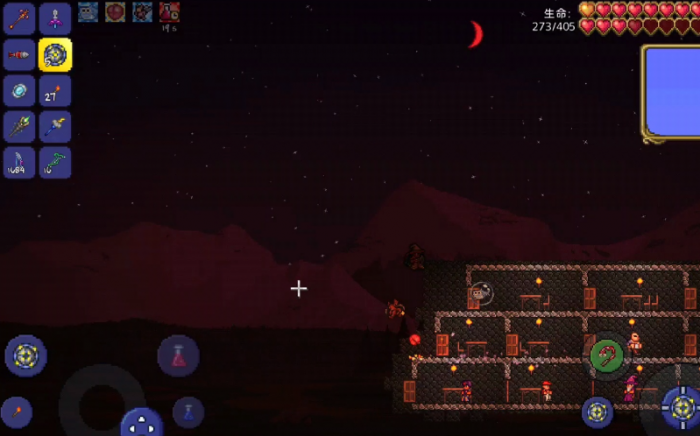
Task: Tap the torch quick-use button
Action: tap(16, 412)
